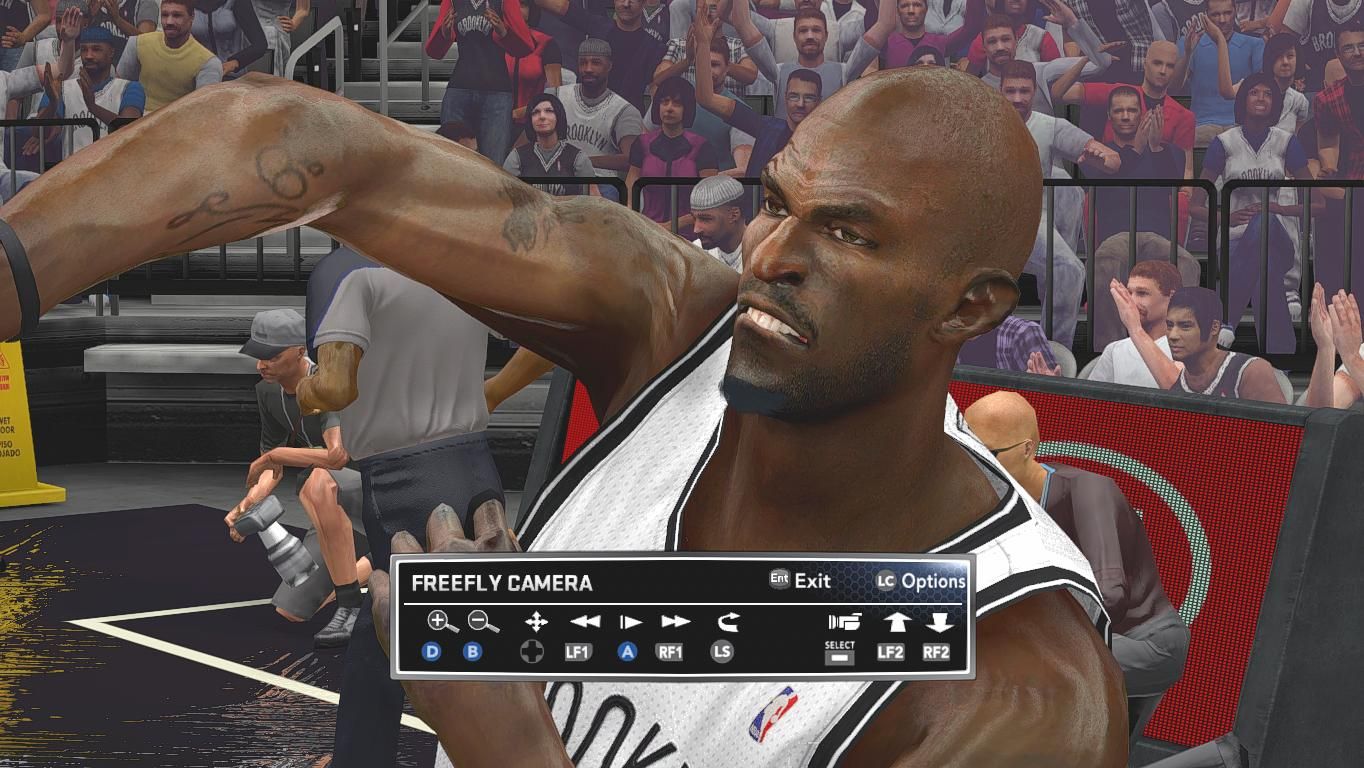1364x768 pixels.
Task: Play the replay using the play icon
Action: tap(630, 622)
